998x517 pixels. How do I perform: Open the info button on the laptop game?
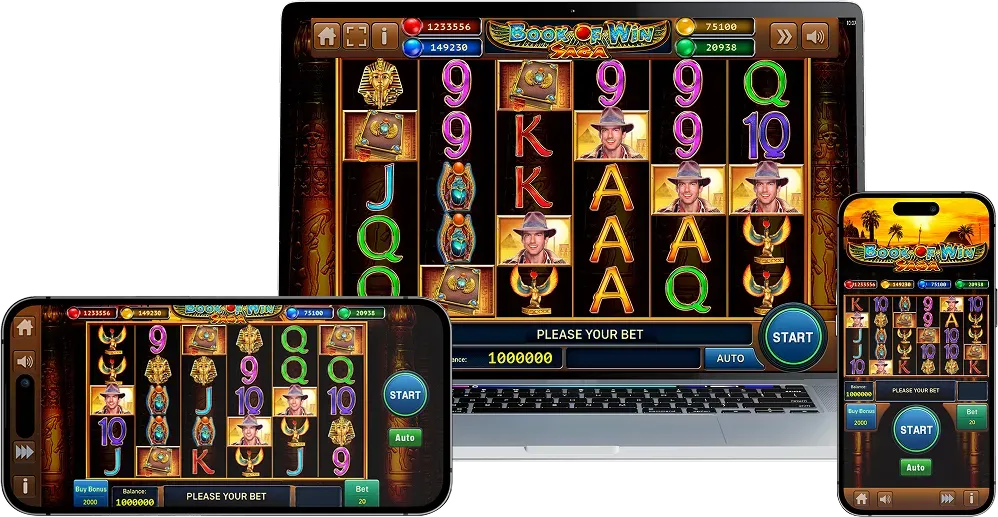tap(384, 37)
